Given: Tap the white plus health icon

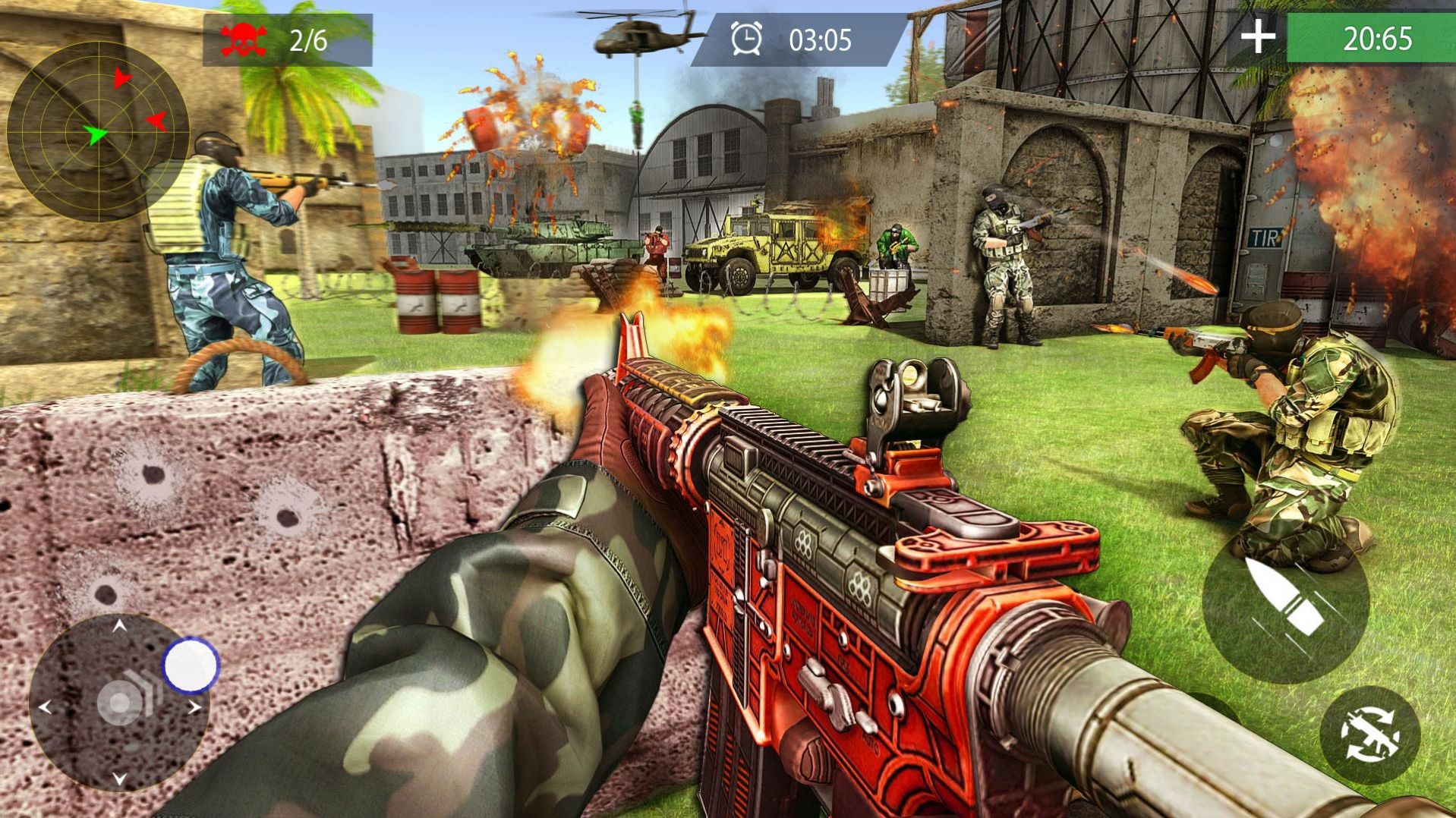Looking at the screenshot, I should 1257,36.
